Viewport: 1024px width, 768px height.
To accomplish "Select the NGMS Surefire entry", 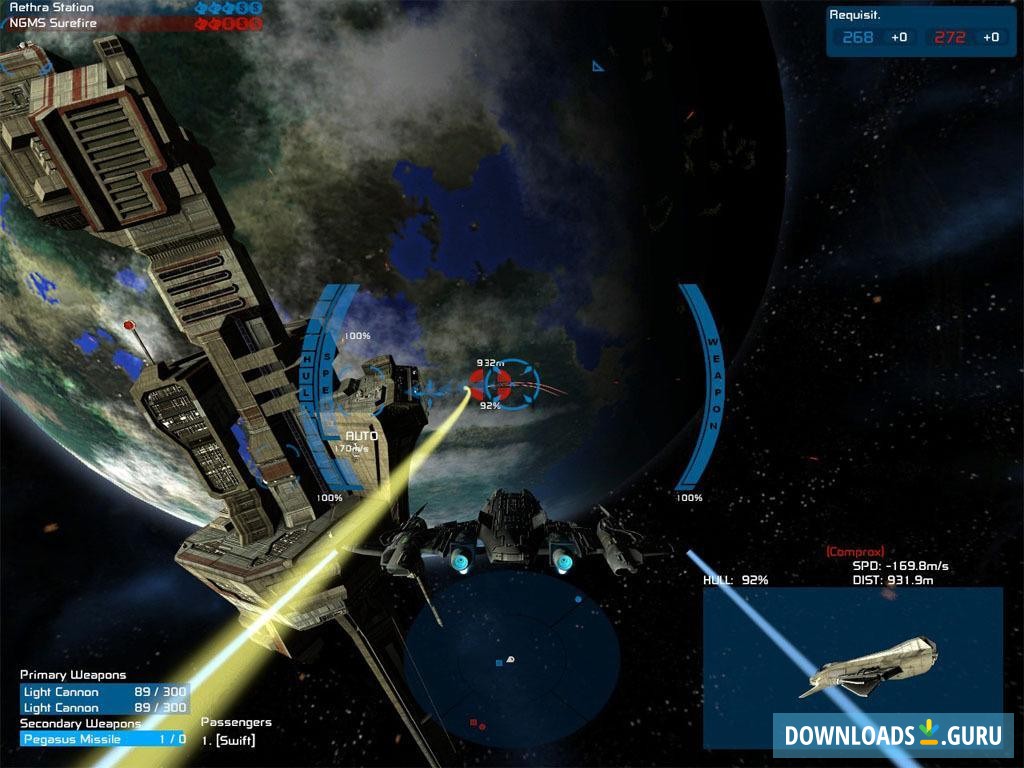I will (55, 22).
